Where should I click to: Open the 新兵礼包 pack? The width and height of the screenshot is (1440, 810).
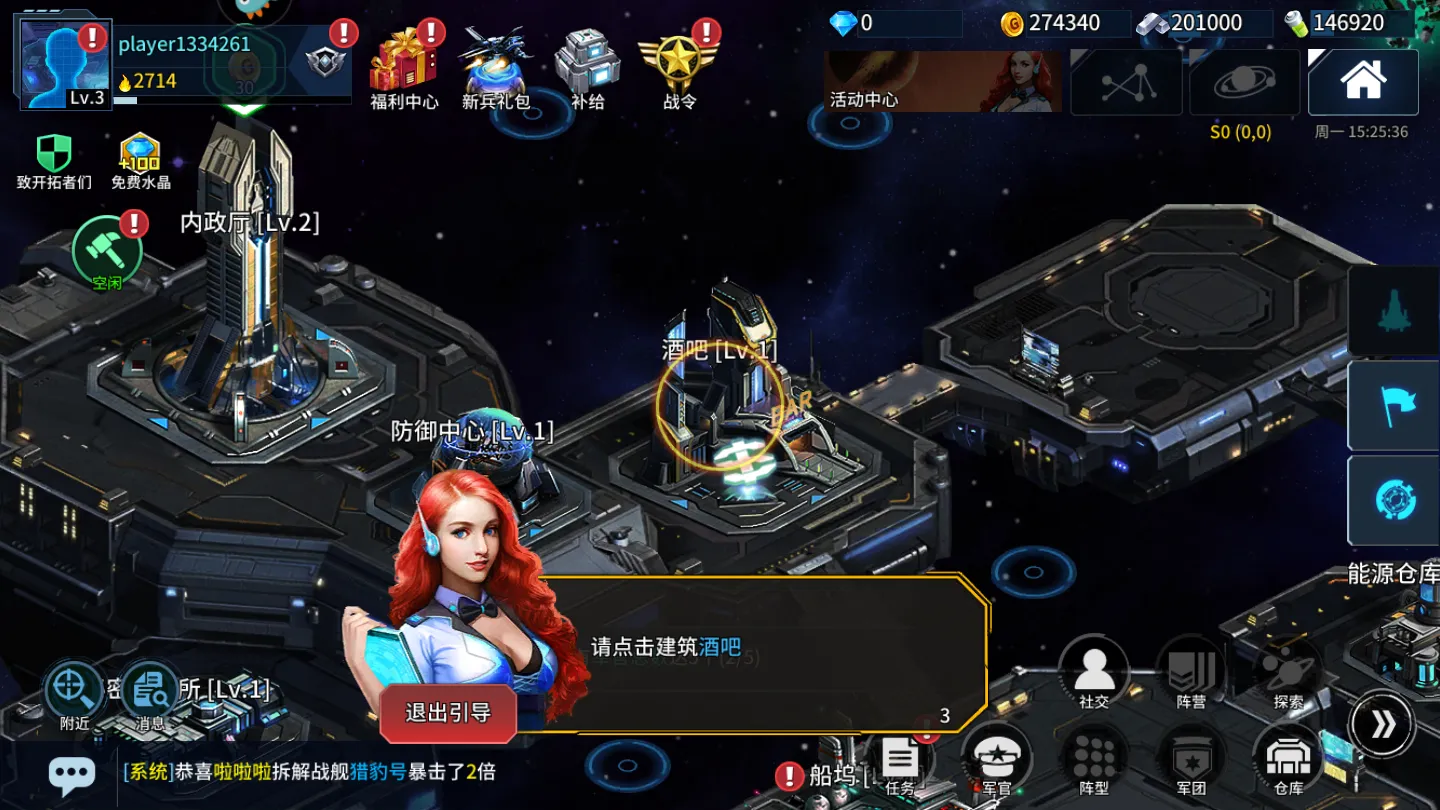pos(495,66)
